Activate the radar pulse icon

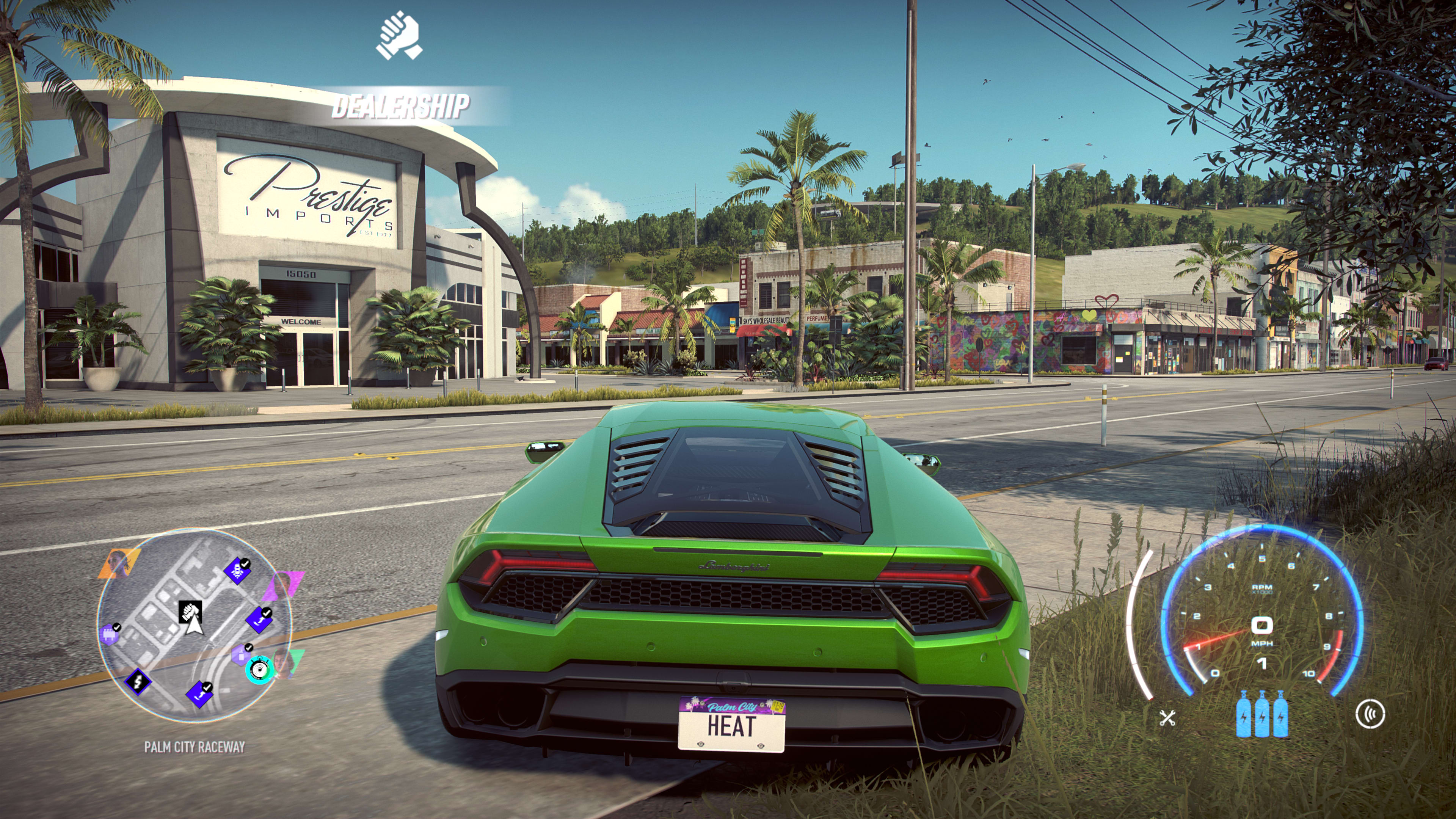coord(1370,714)
